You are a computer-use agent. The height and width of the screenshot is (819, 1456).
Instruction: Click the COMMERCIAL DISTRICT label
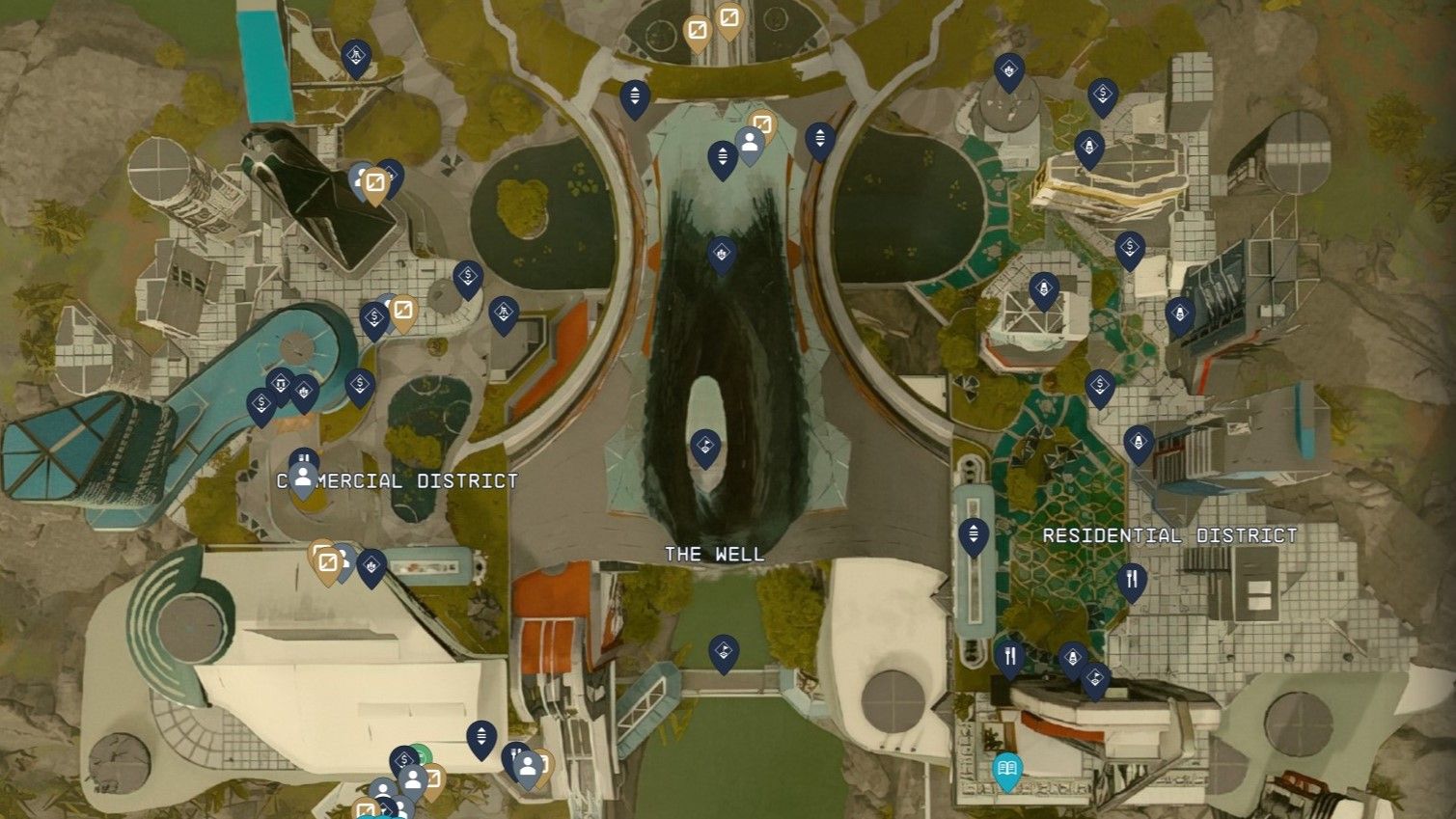click(x=397, y=480)
